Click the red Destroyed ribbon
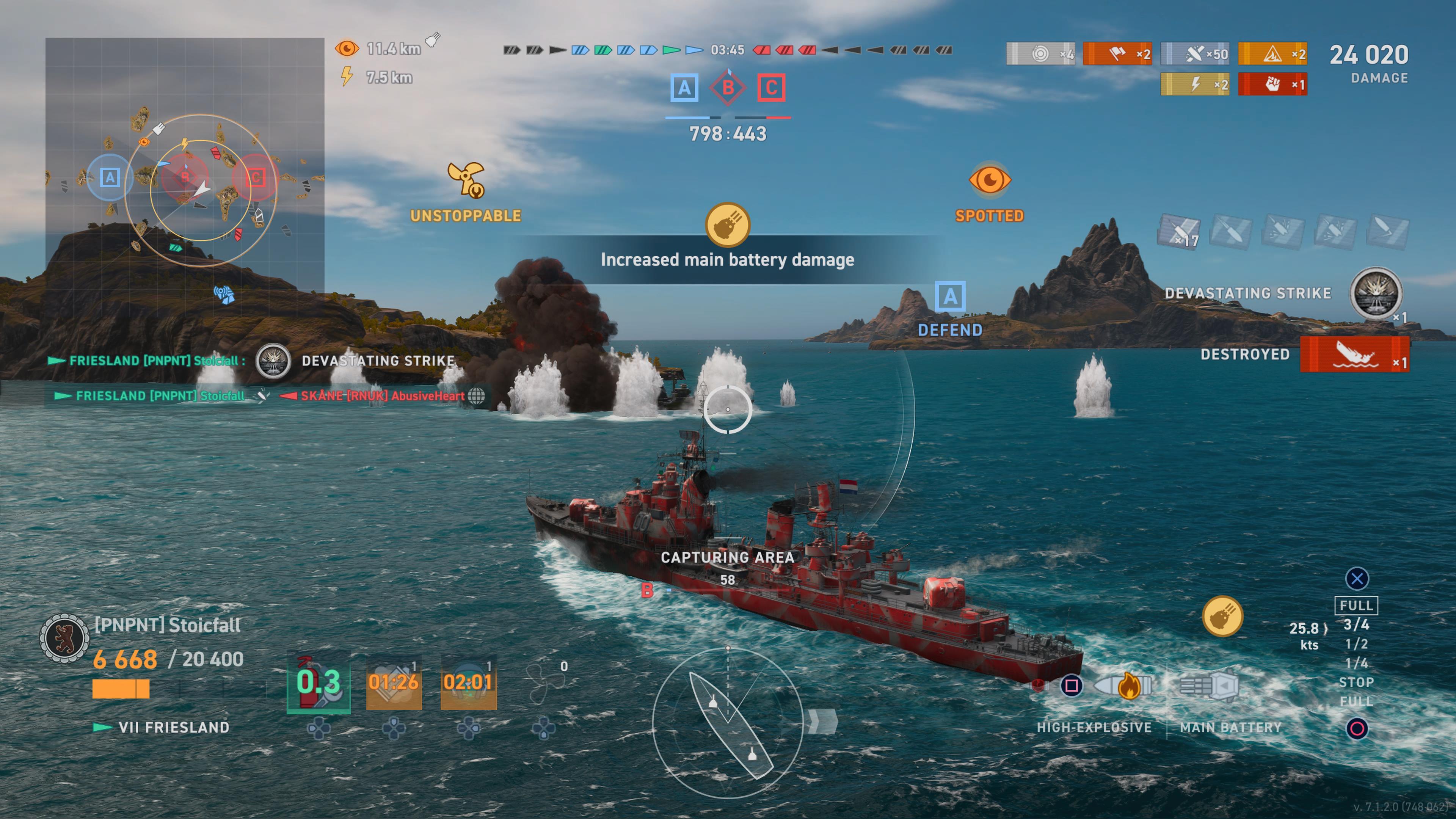This screenshot has height=819, width=1456. pos(1354,355)
